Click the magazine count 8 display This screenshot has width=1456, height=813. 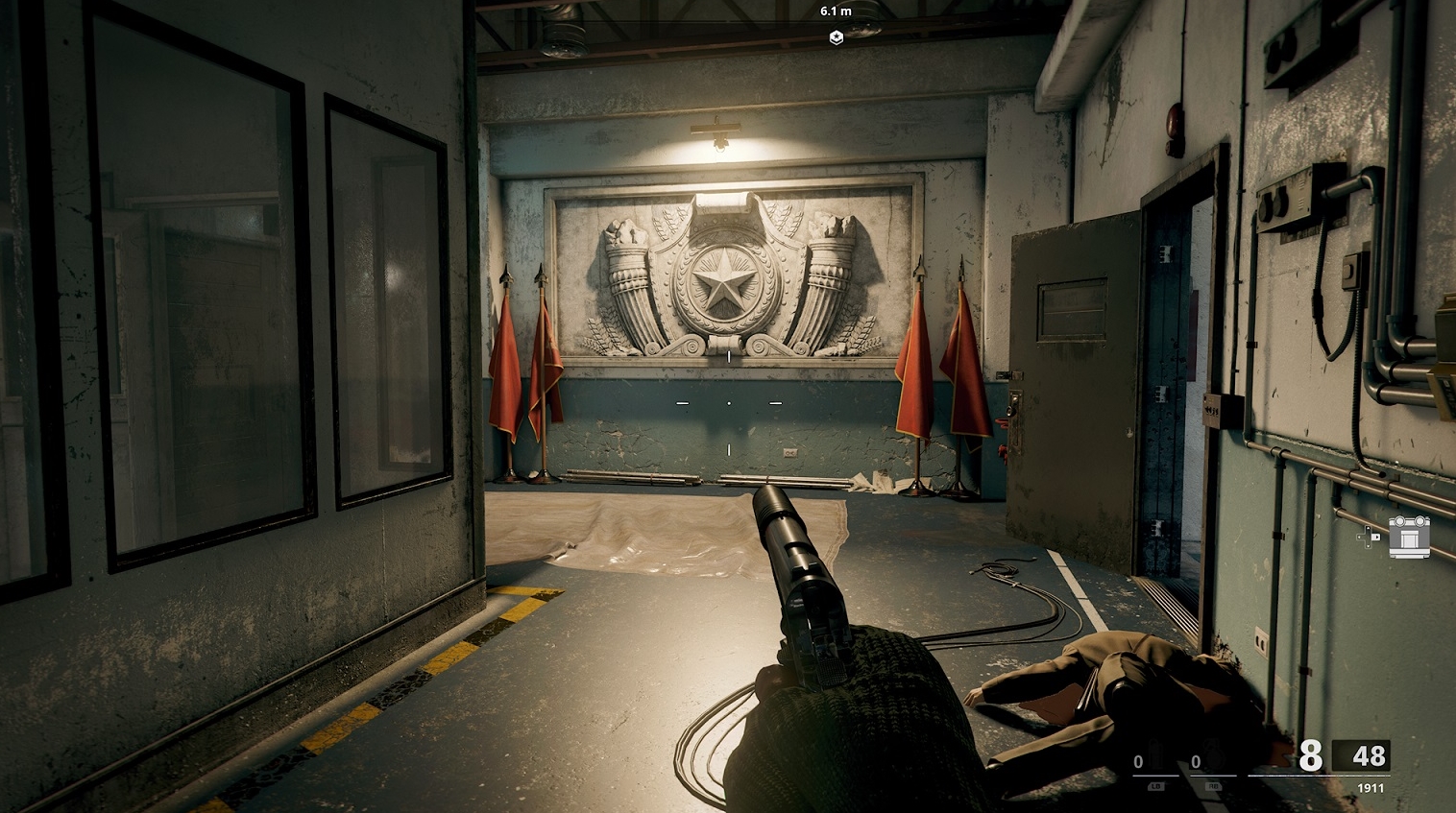(1310, 754)
